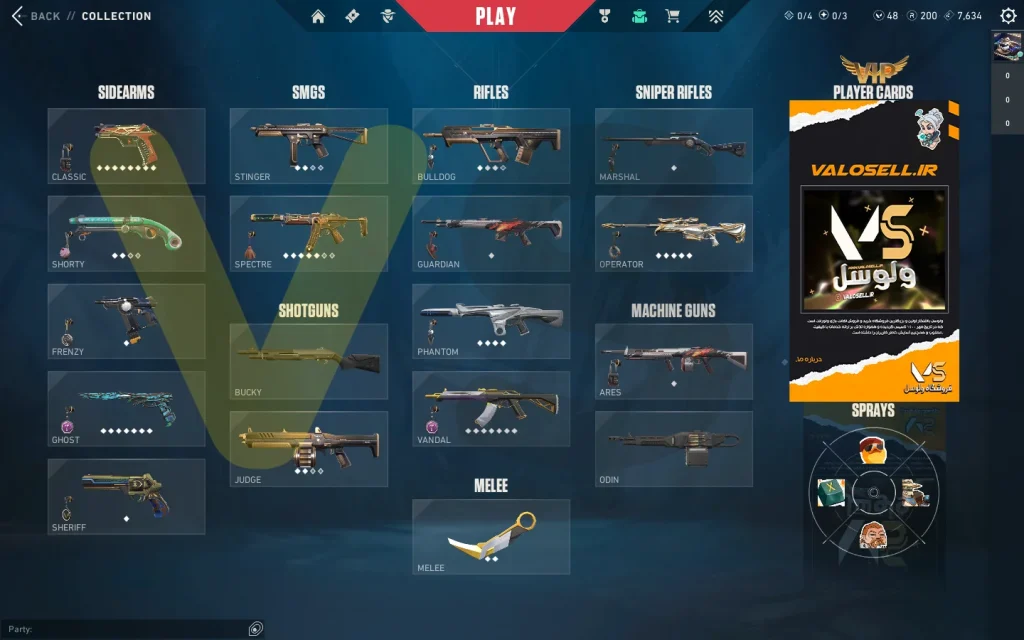
Task: Open the settings gear icon
Action: click(x=1008, y=16)
